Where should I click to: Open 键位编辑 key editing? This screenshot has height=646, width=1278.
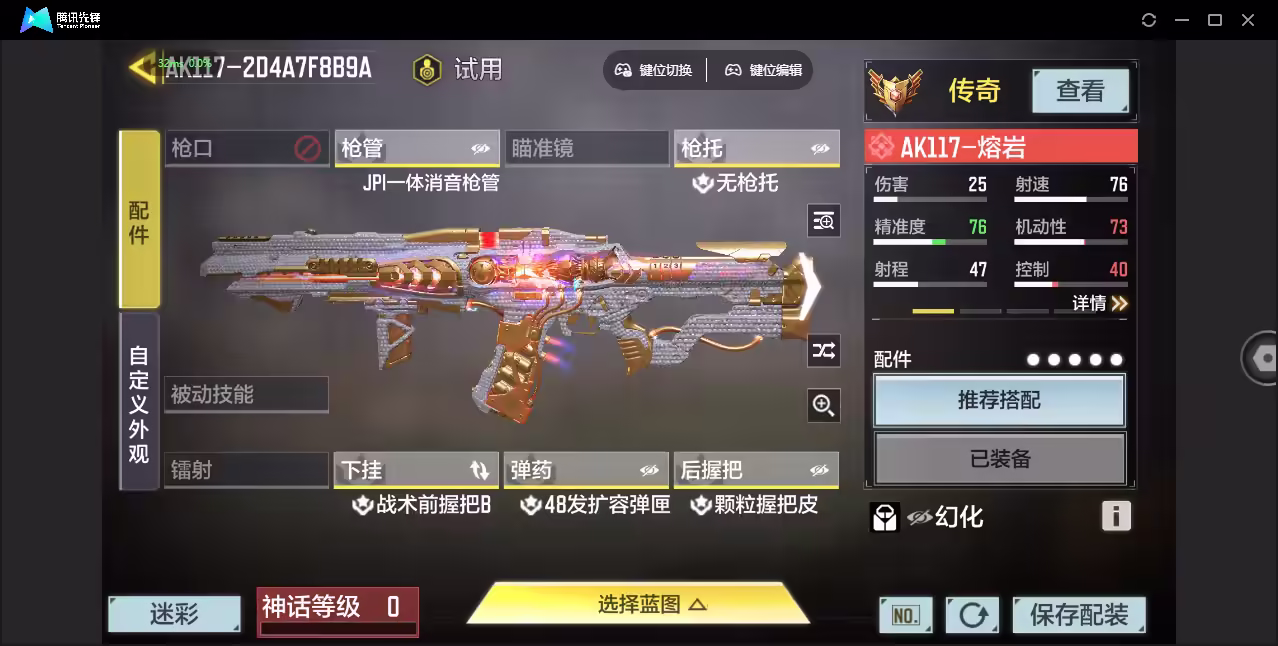click(x=764, y=70)
